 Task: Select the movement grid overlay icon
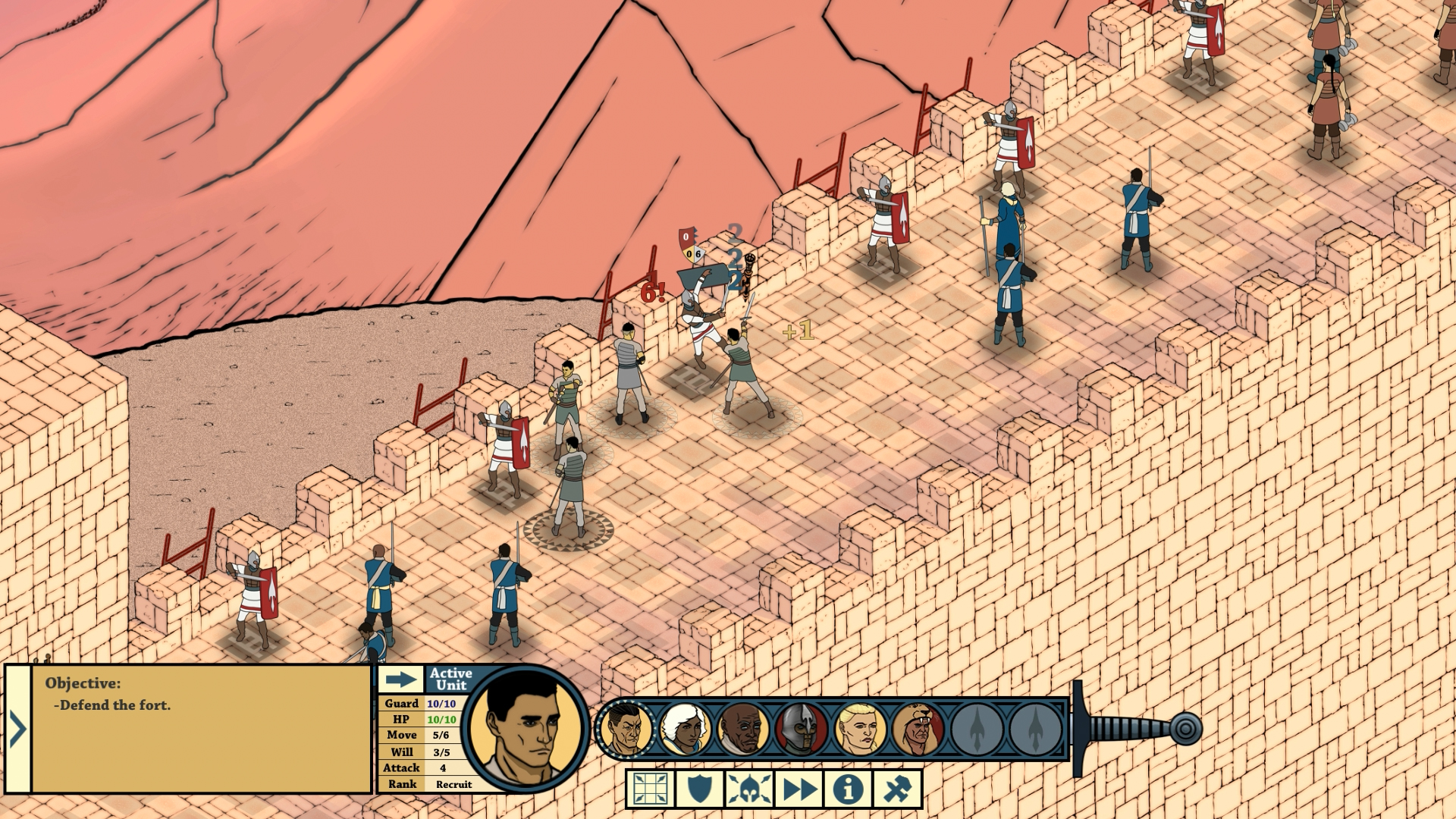(649, 789)
